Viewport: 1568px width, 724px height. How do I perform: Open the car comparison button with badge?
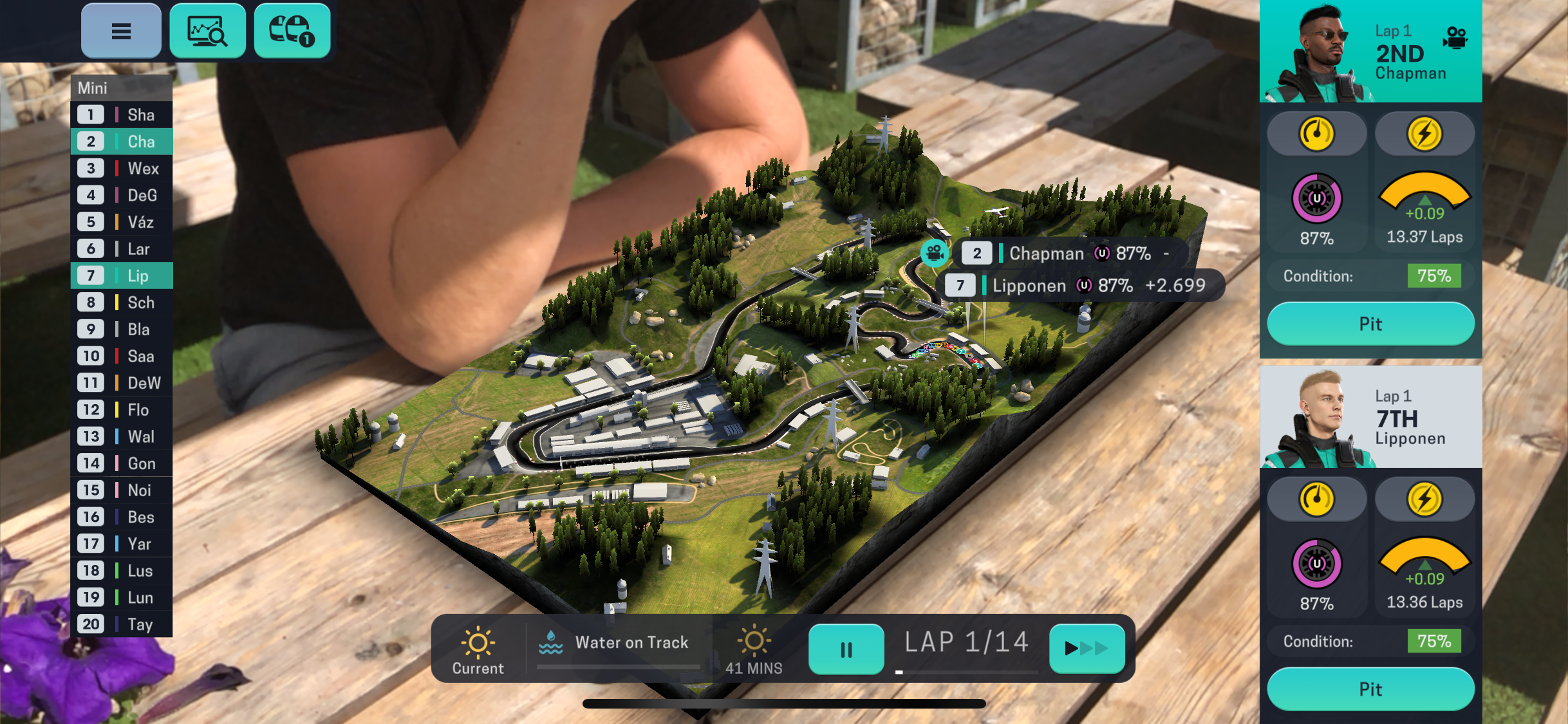[292, 31]
